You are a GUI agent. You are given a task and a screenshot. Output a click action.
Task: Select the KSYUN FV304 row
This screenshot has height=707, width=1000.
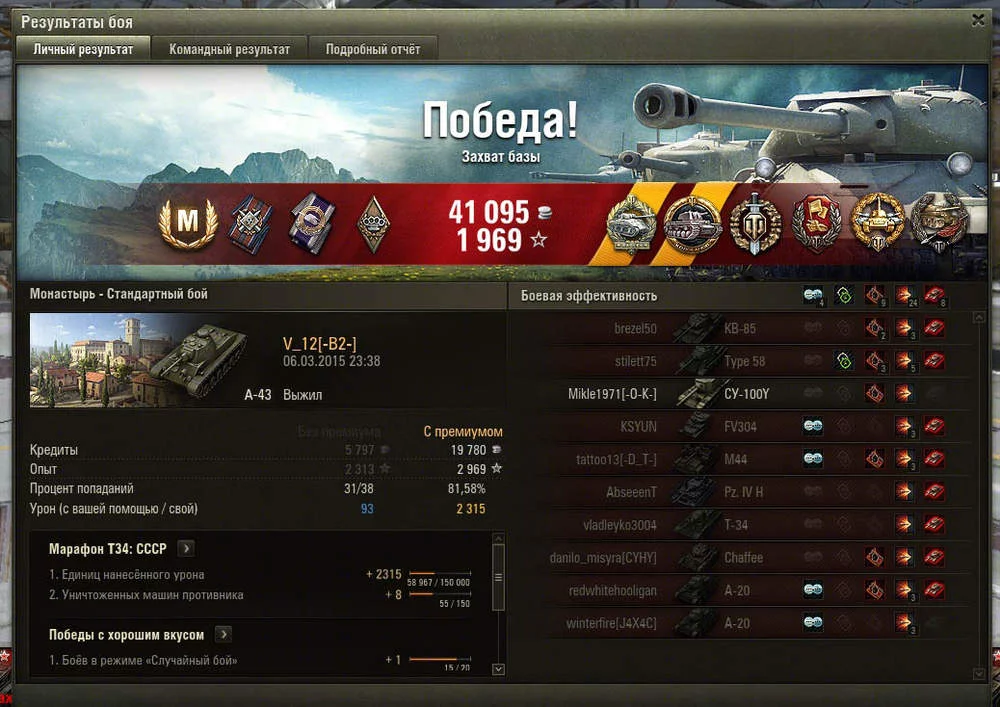740,427
